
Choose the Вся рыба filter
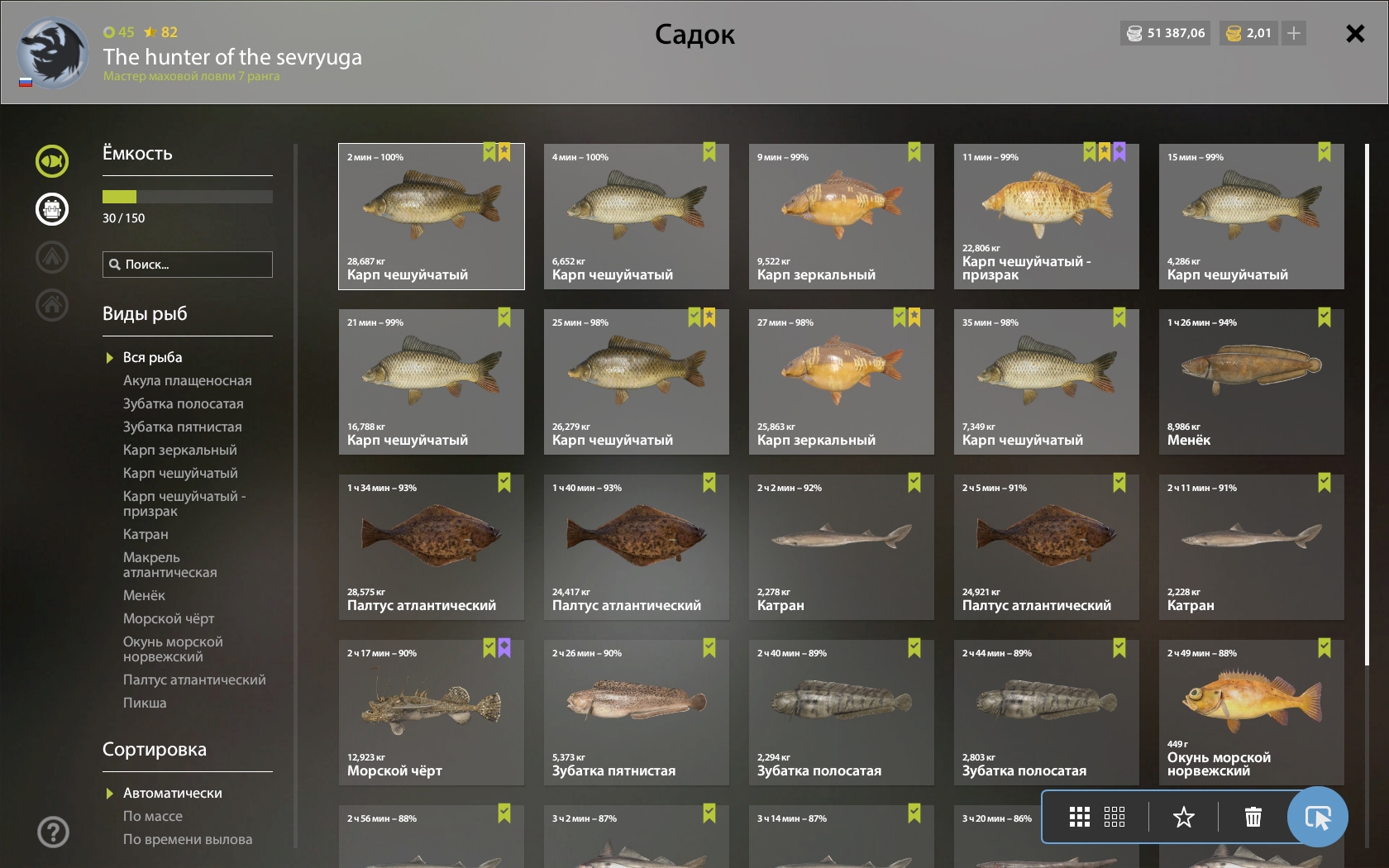[x=152, y=357]
